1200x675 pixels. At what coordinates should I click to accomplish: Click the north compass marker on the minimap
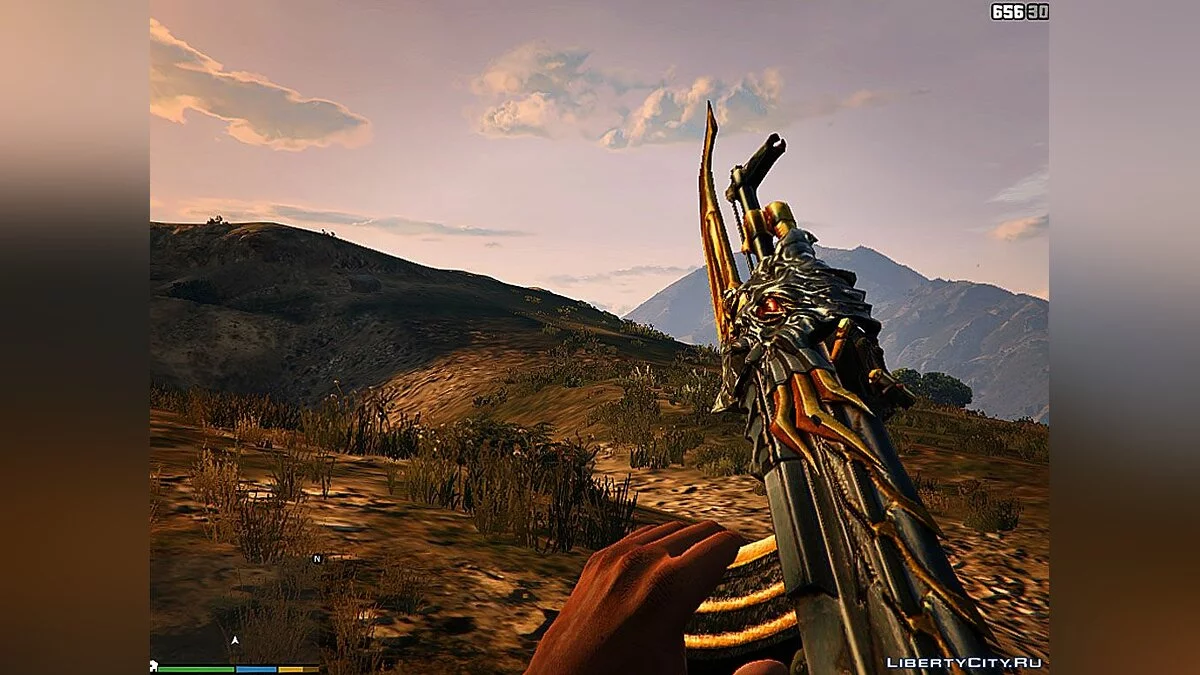click(317, 559)
